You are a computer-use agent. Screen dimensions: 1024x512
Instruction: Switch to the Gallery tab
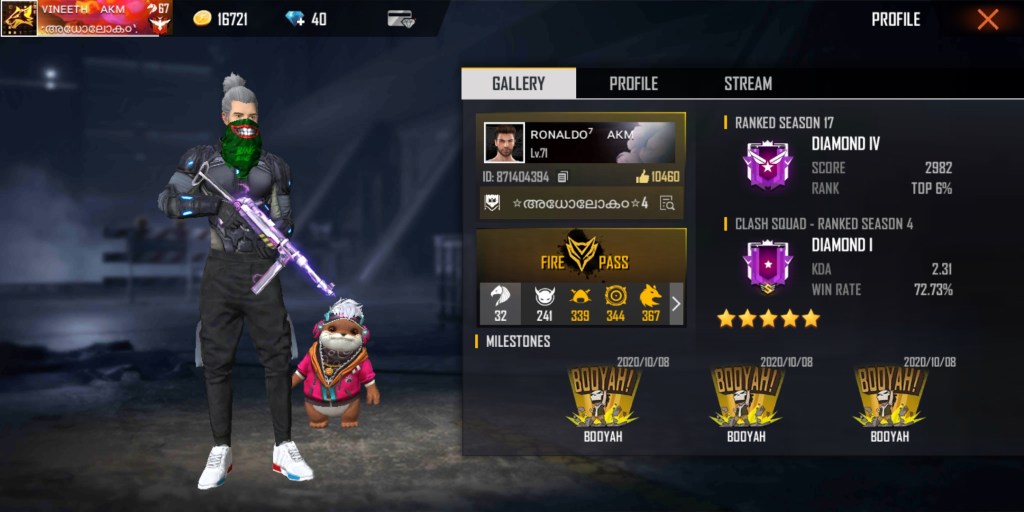(x=518, y=84)
